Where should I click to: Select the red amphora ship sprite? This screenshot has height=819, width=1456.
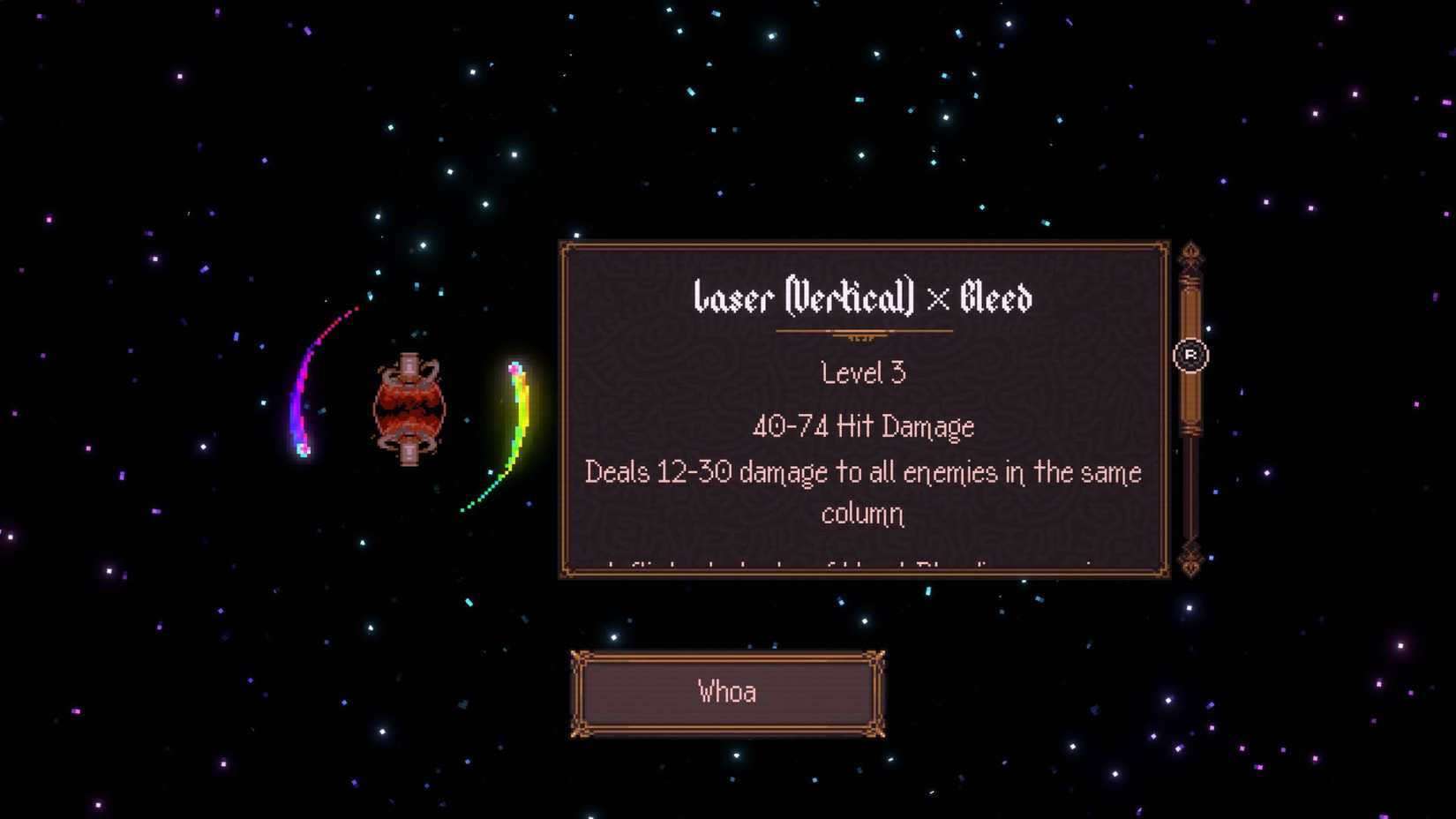point(409,408)
